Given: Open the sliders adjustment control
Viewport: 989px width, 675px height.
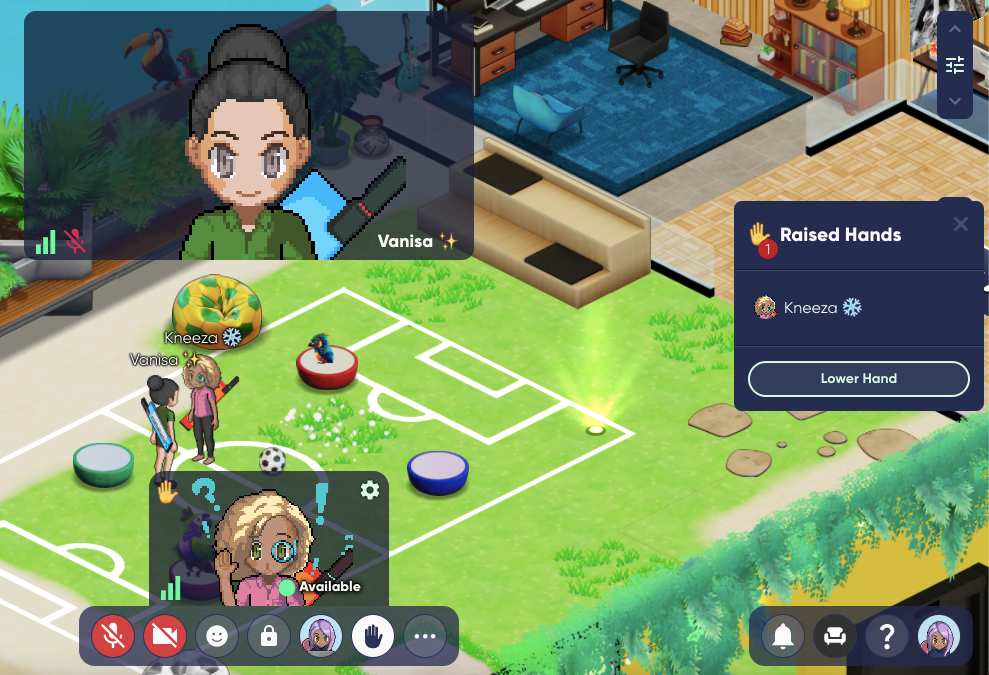Looking at the screenshot, I should point(955,65).
